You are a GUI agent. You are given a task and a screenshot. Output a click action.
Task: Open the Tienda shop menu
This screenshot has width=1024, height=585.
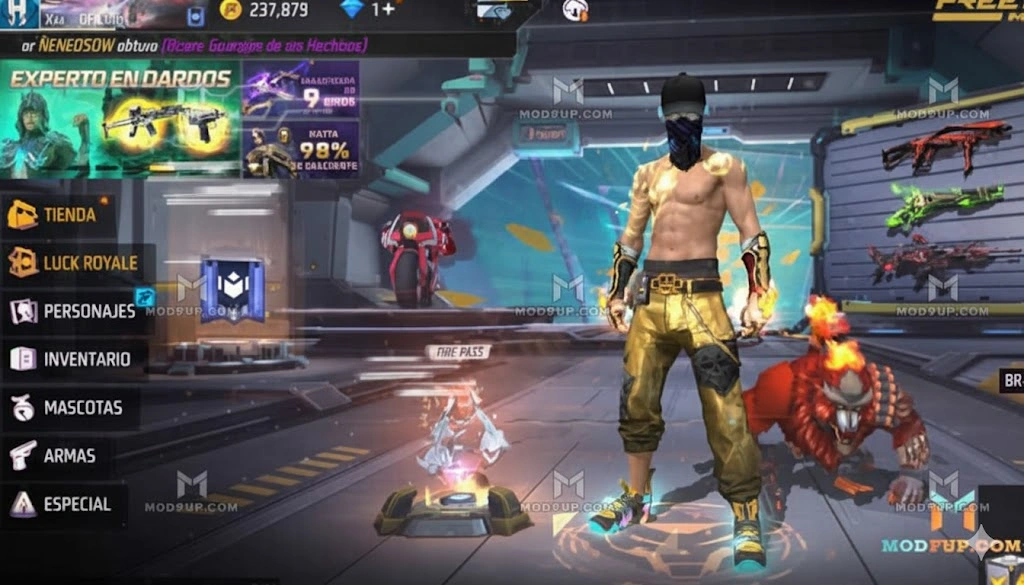[58, 214]
